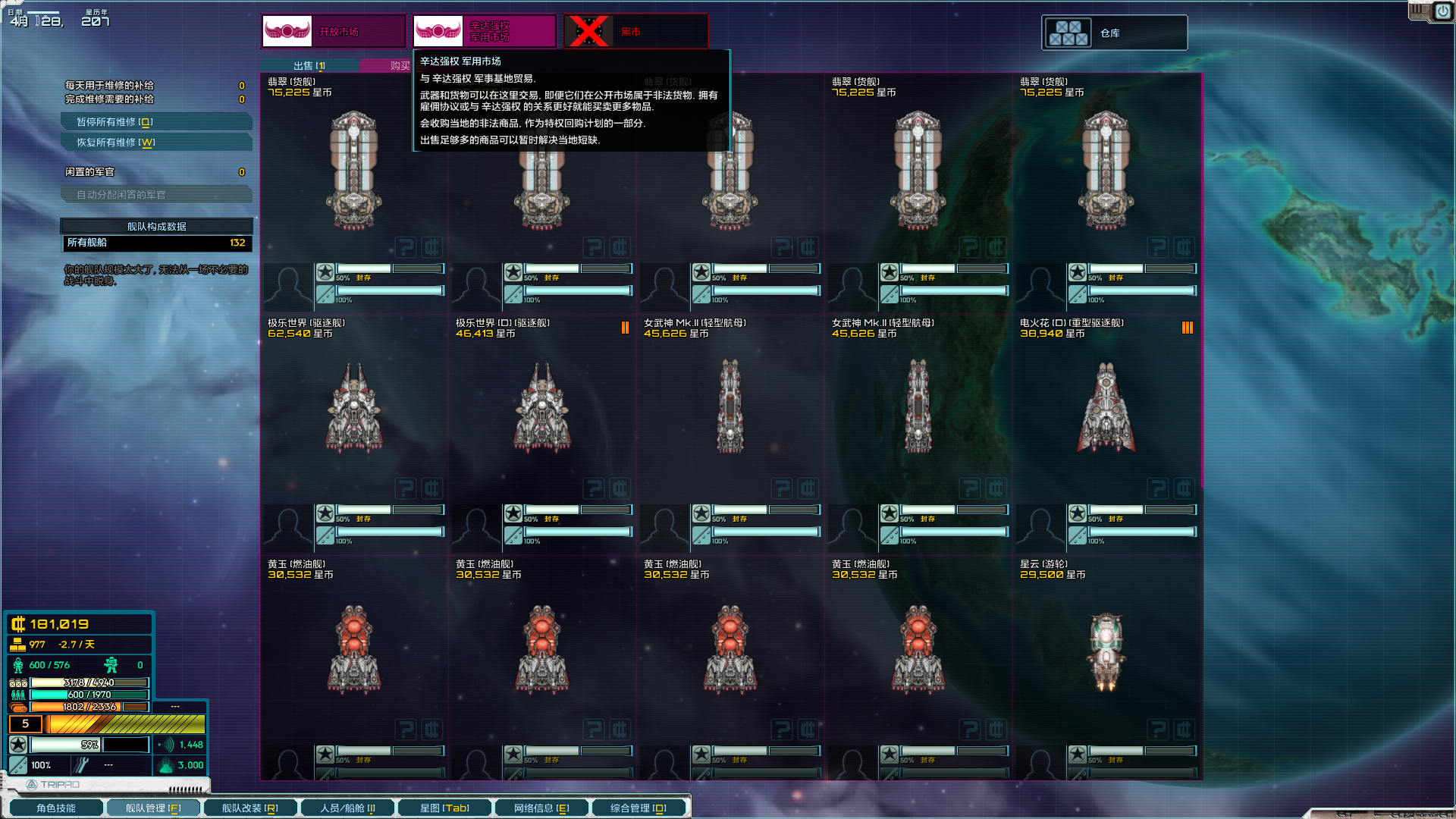Click 恢复所有维修 resume all repairs
The image size is (1456, 819).
pyautogui.click(x=155, y=143)
